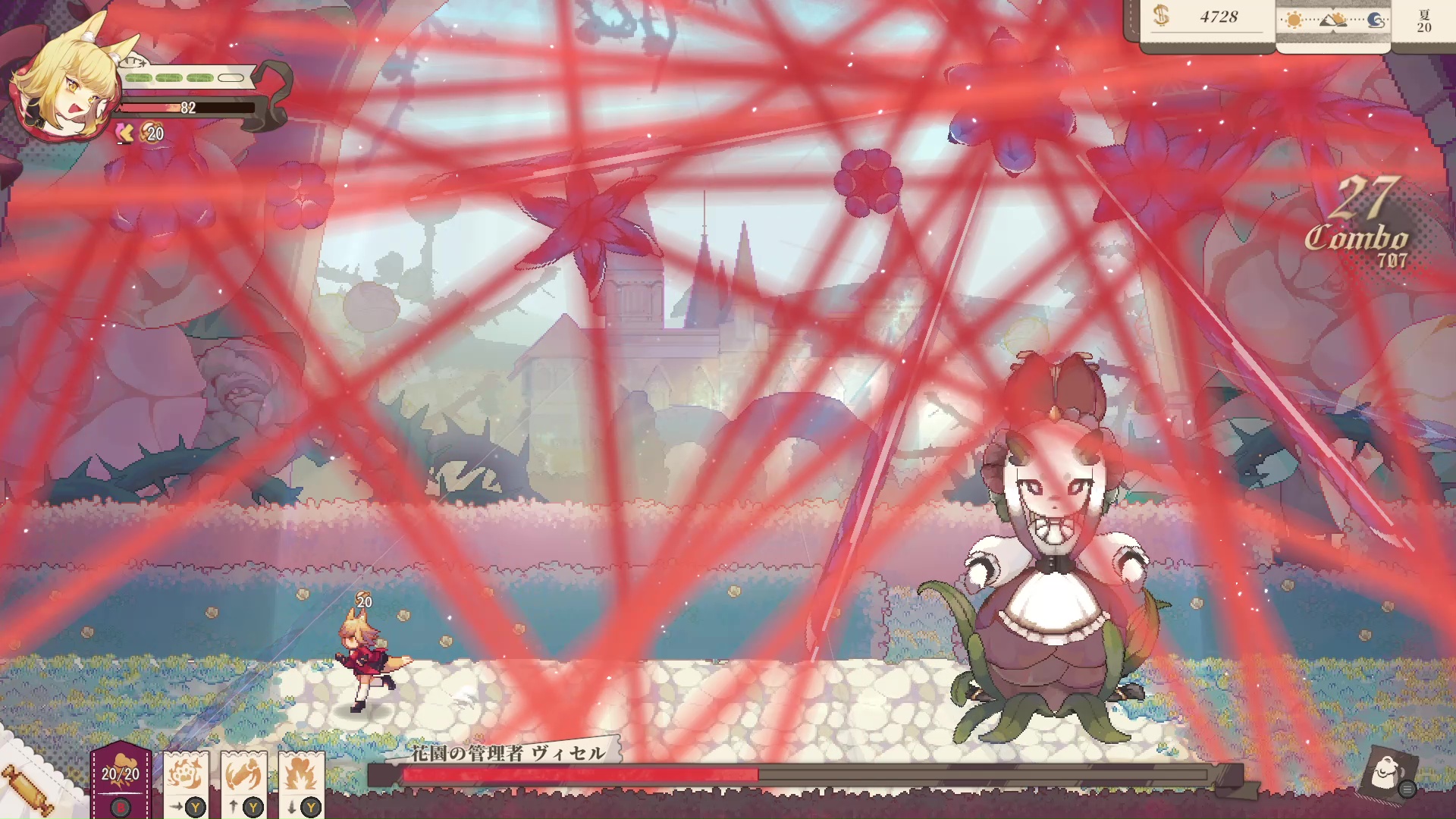
Task: Toggle the Y prompt on the paw card
Action: [196, 806]
